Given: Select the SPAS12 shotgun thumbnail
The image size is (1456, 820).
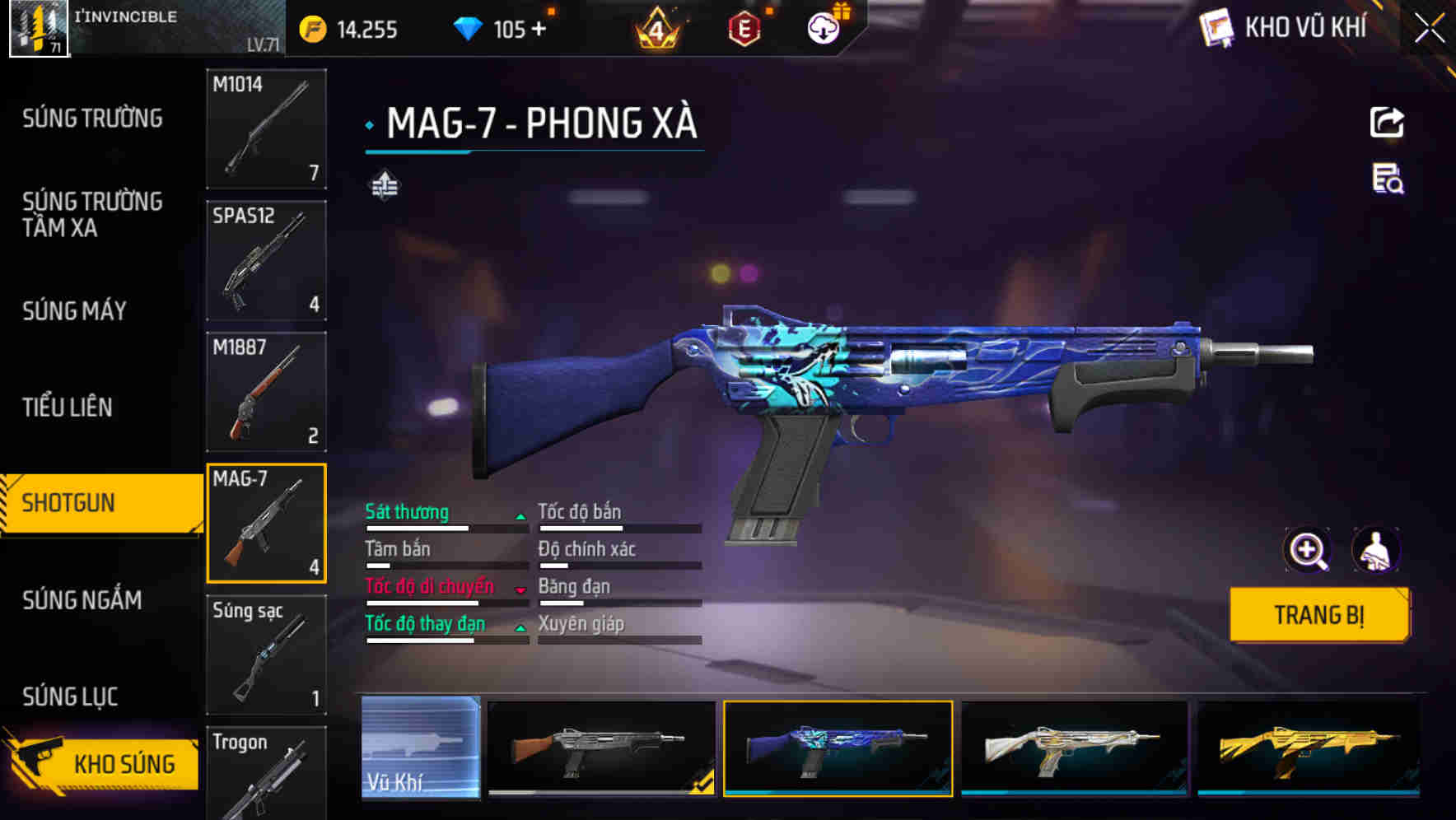Looking at the screenshot, I should pos(265,260).
